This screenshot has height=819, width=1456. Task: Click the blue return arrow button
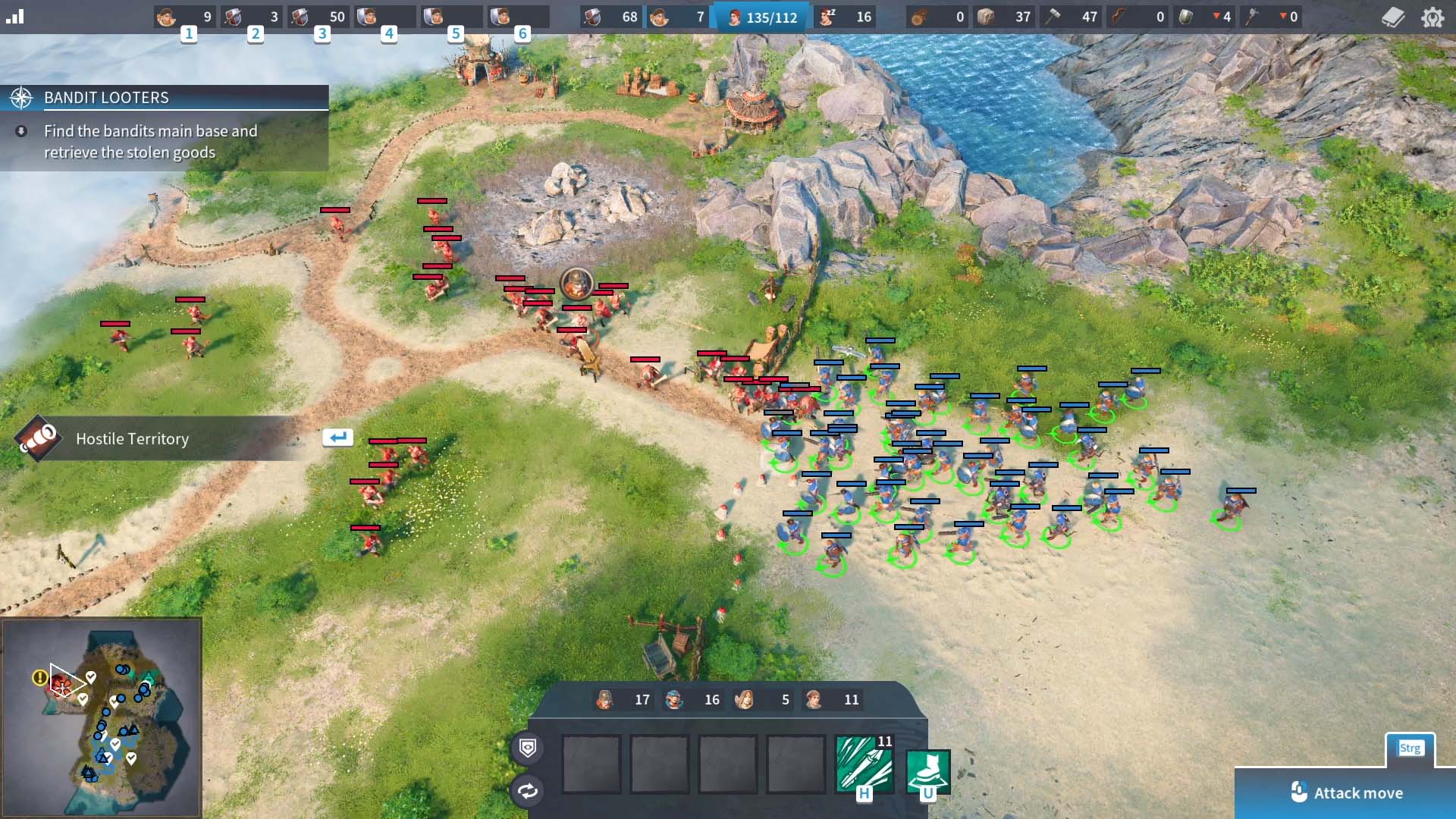click(337, 437)
